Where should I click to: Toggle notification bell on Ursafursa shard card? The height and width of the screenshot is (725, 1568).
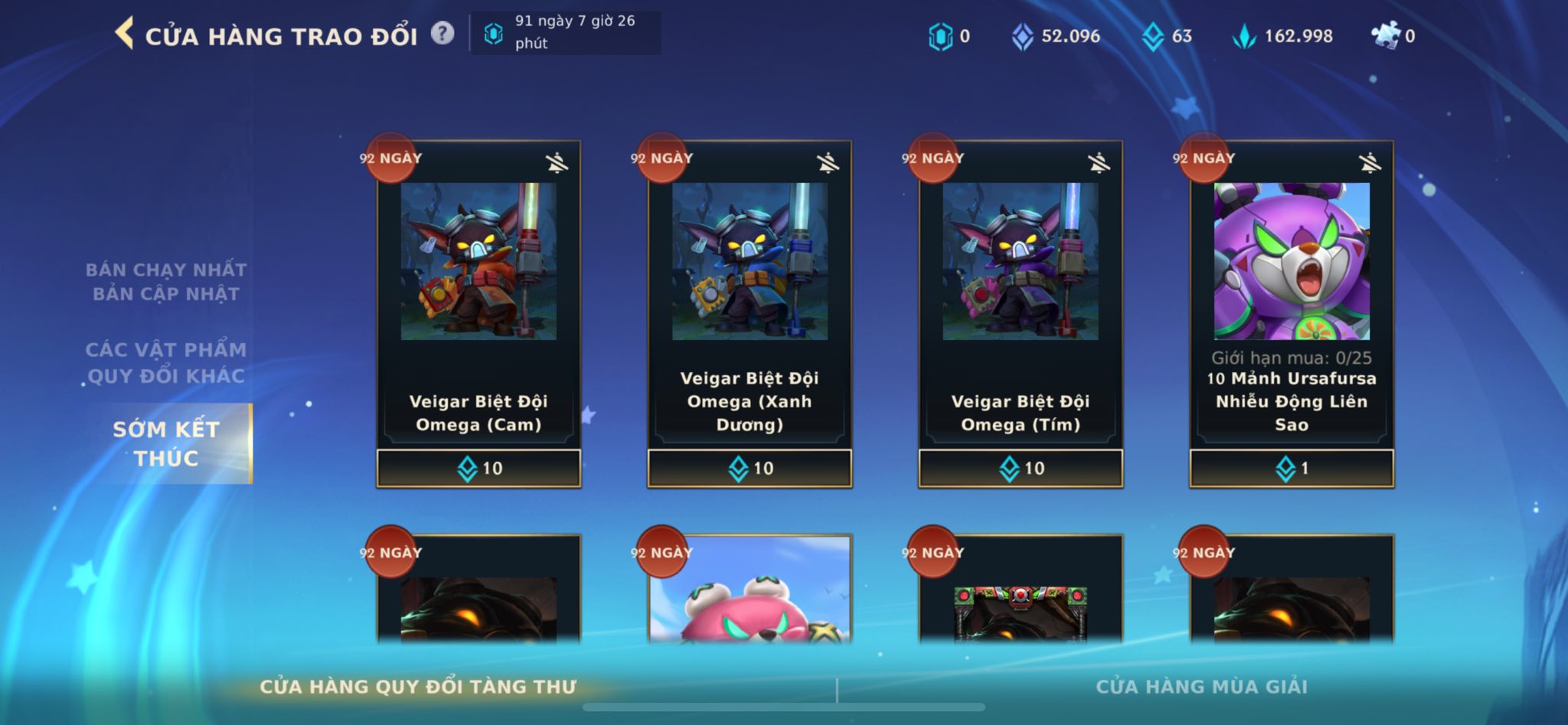pyautogui.click(x=1370, y=162)
